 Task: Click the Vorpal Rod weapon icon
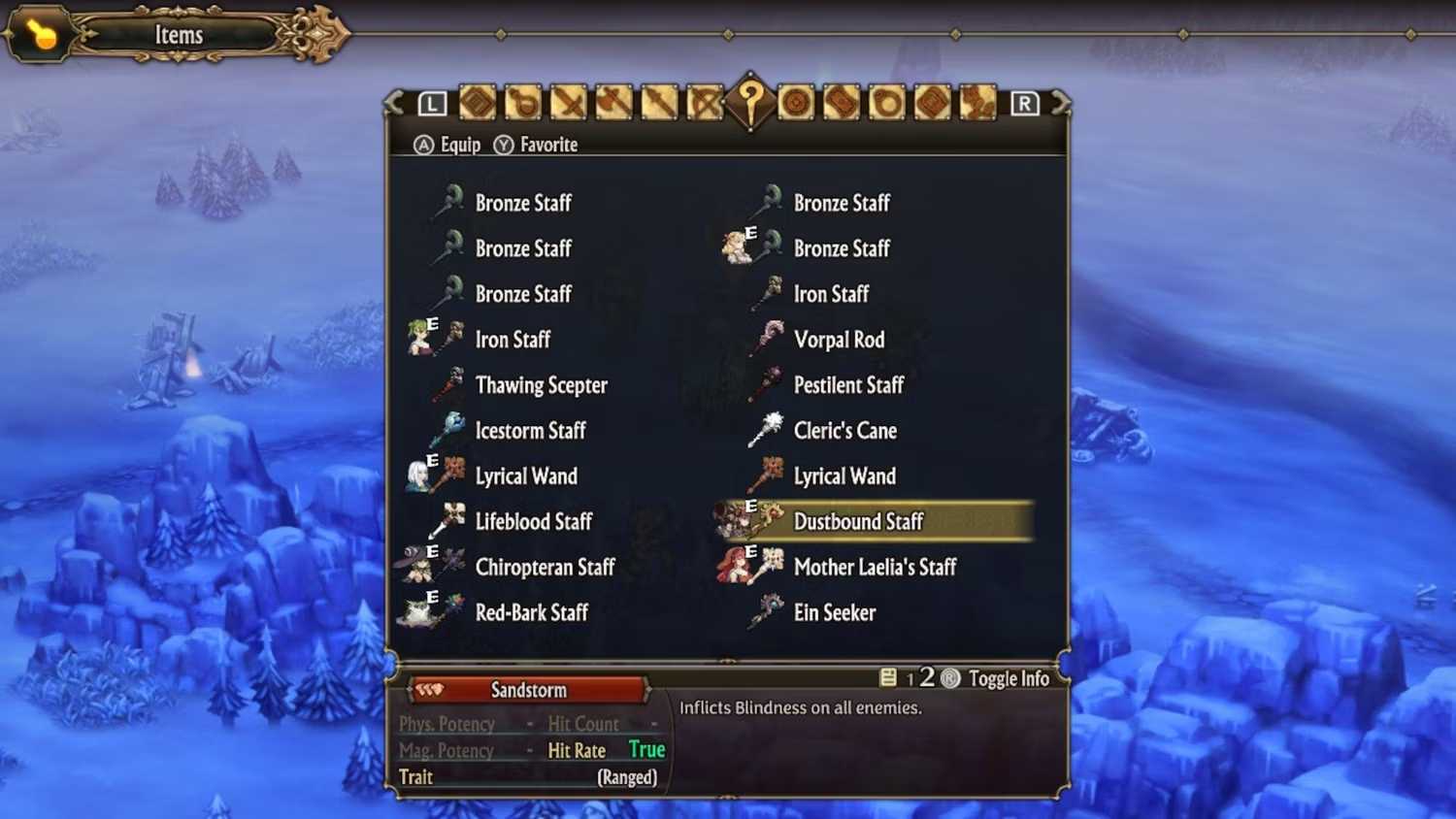pyautogui.click(x=768, y=340)
